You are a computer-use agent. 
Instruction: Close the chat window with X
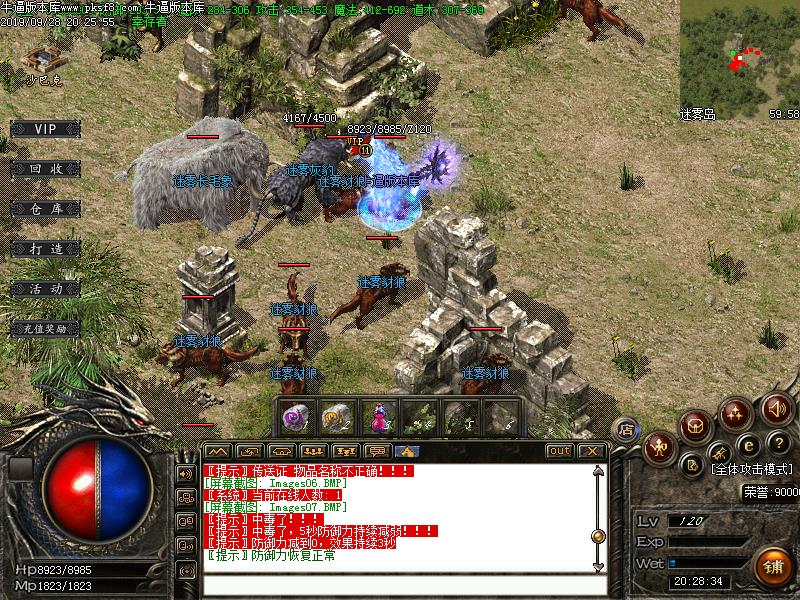pyautogui.click(x=592, y=451)
